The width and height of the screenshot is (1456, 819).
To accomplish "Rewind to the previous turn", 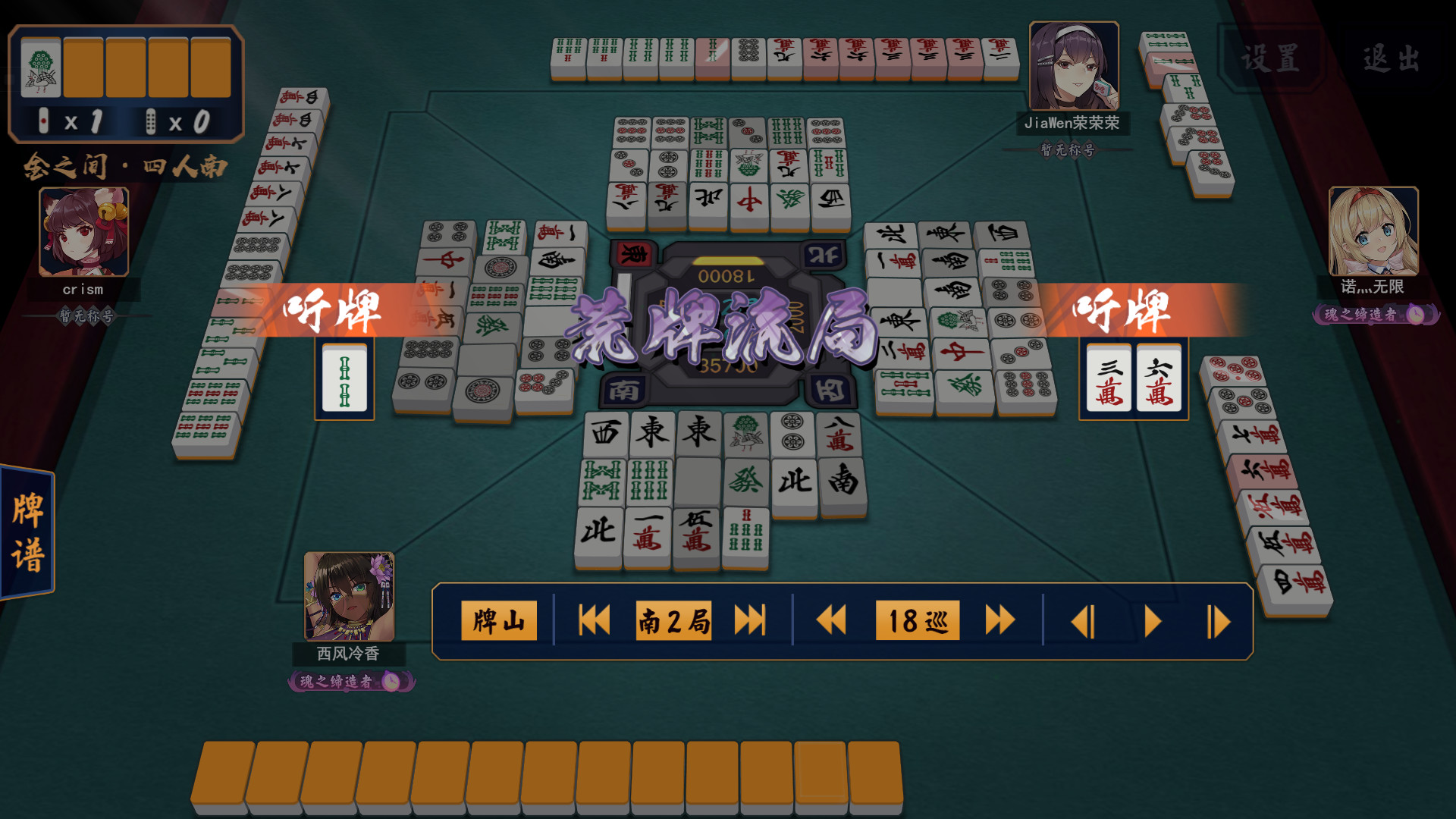I will [833, 620].
